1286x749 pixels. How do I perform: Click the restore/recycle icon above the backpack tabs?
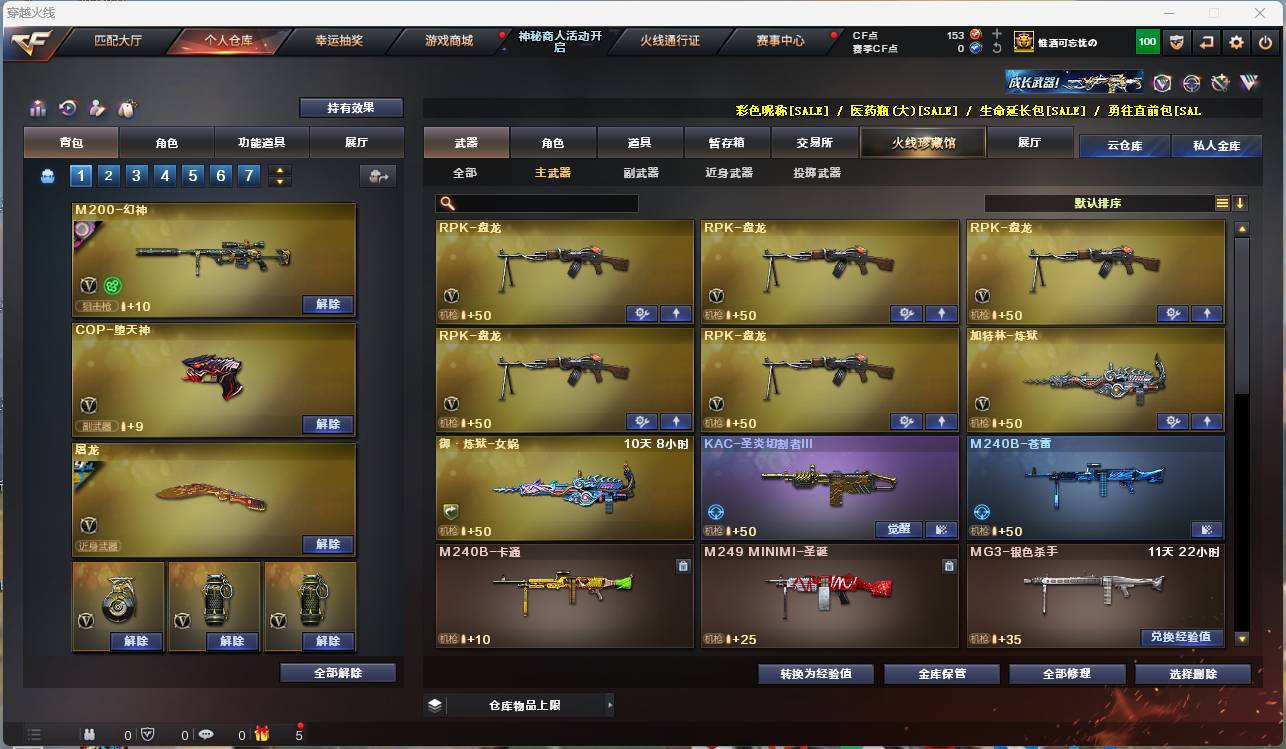(68, 108)
